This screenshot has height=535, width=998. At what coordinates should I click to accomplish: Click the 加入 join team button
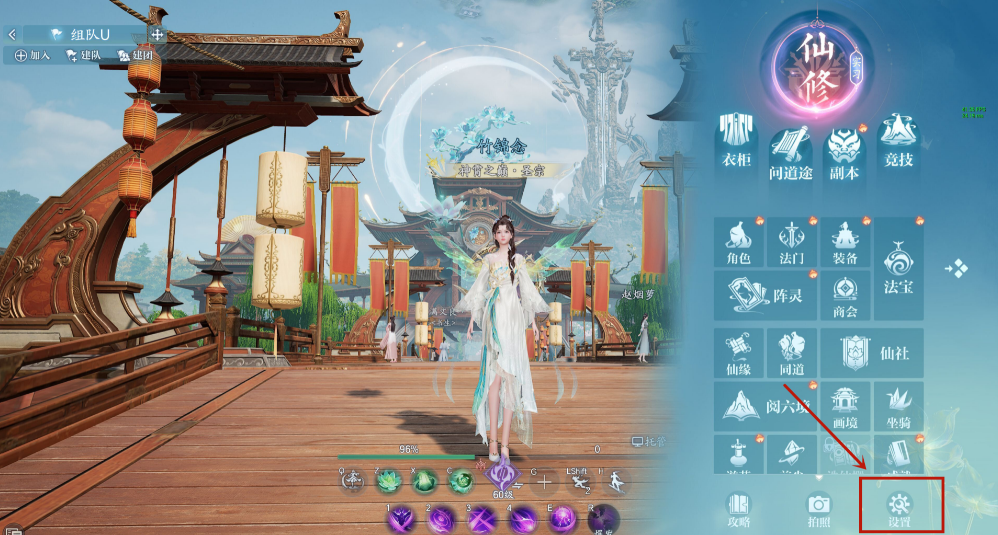coord(33,56)
